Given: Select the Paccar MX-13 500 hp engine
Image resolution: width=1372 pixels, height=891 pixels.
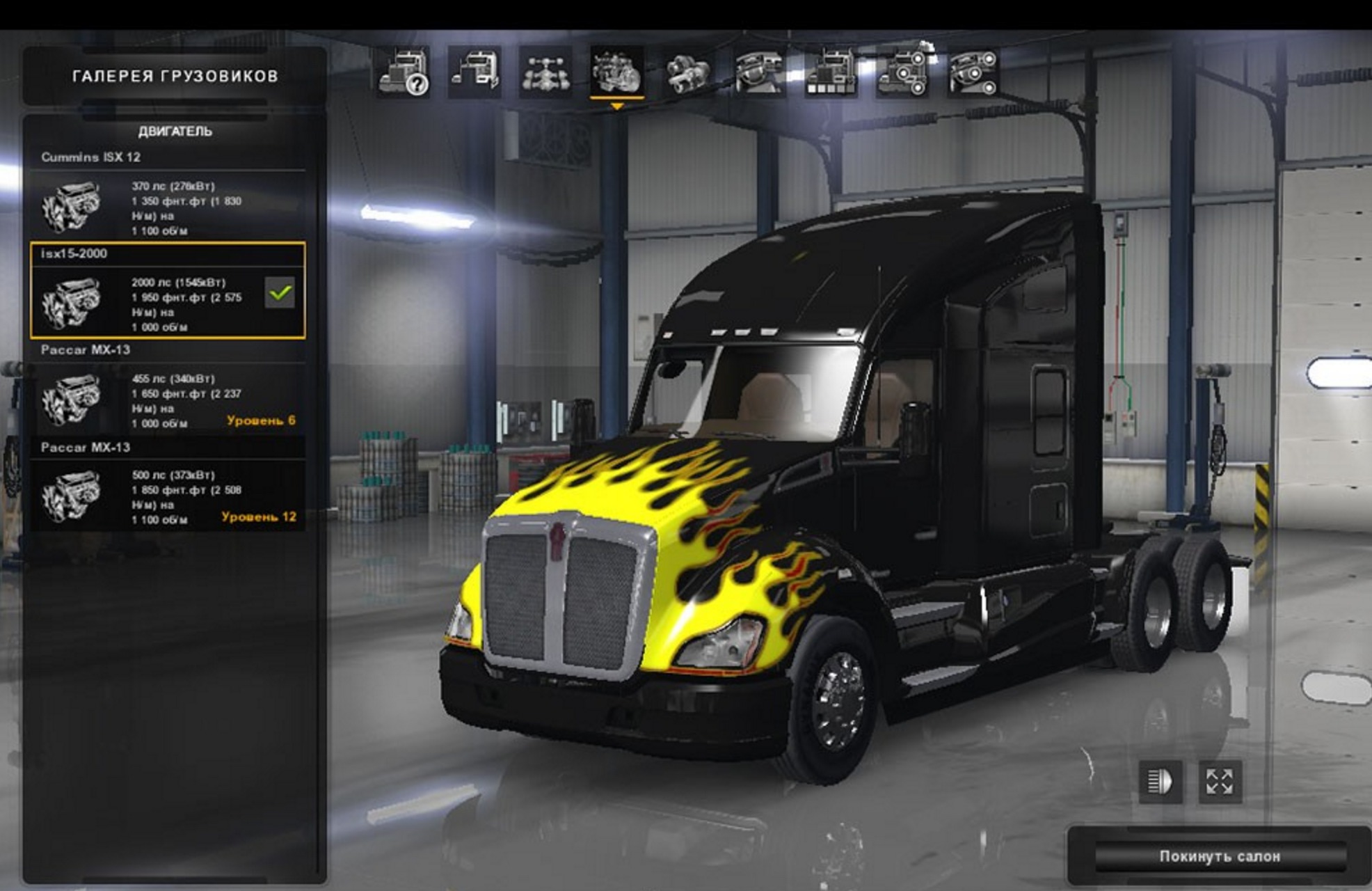Looking at the screenshot, I should (x=167, y=496).
